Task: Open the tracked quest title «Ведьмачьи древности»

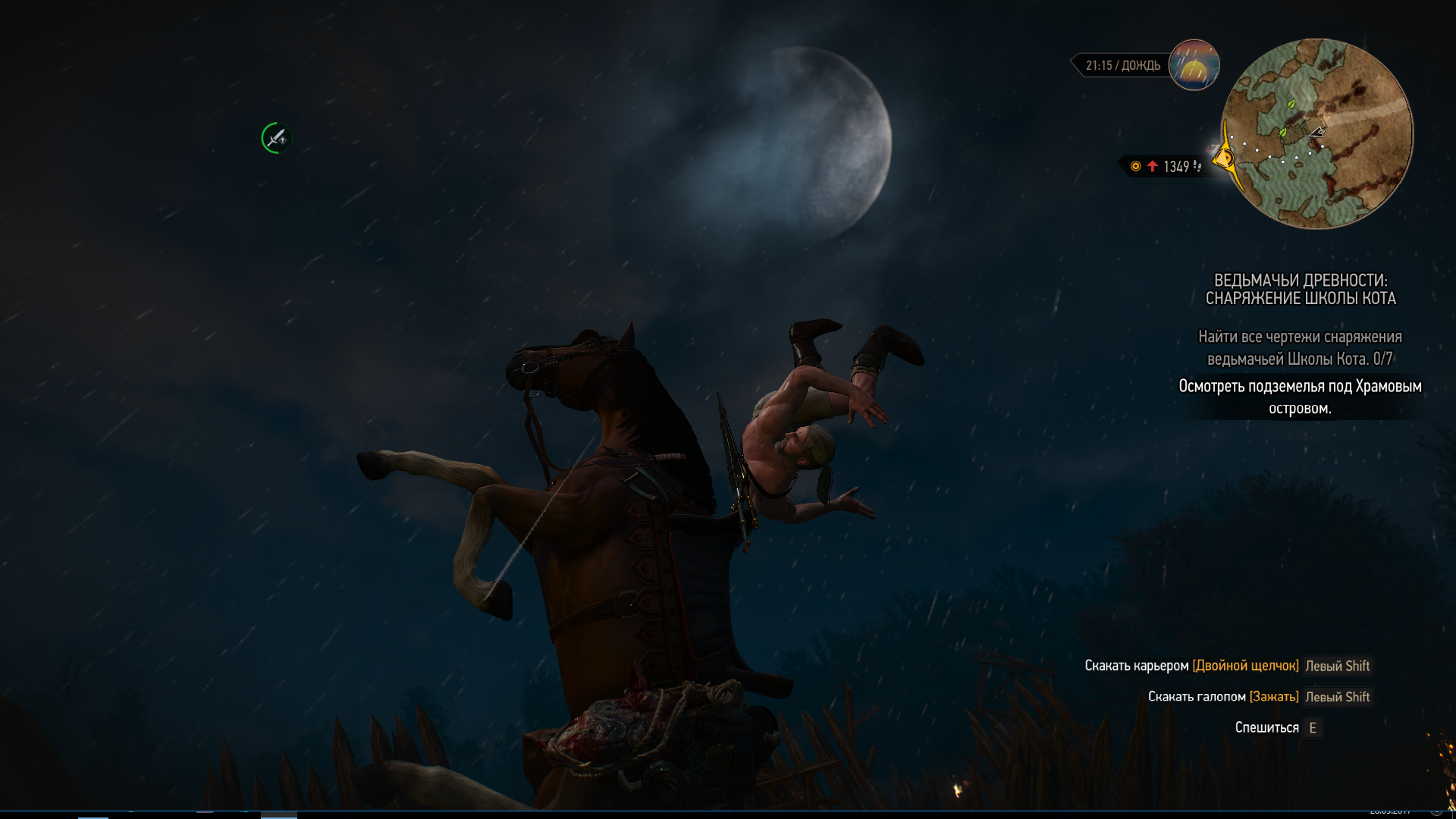Action: 1301,290
